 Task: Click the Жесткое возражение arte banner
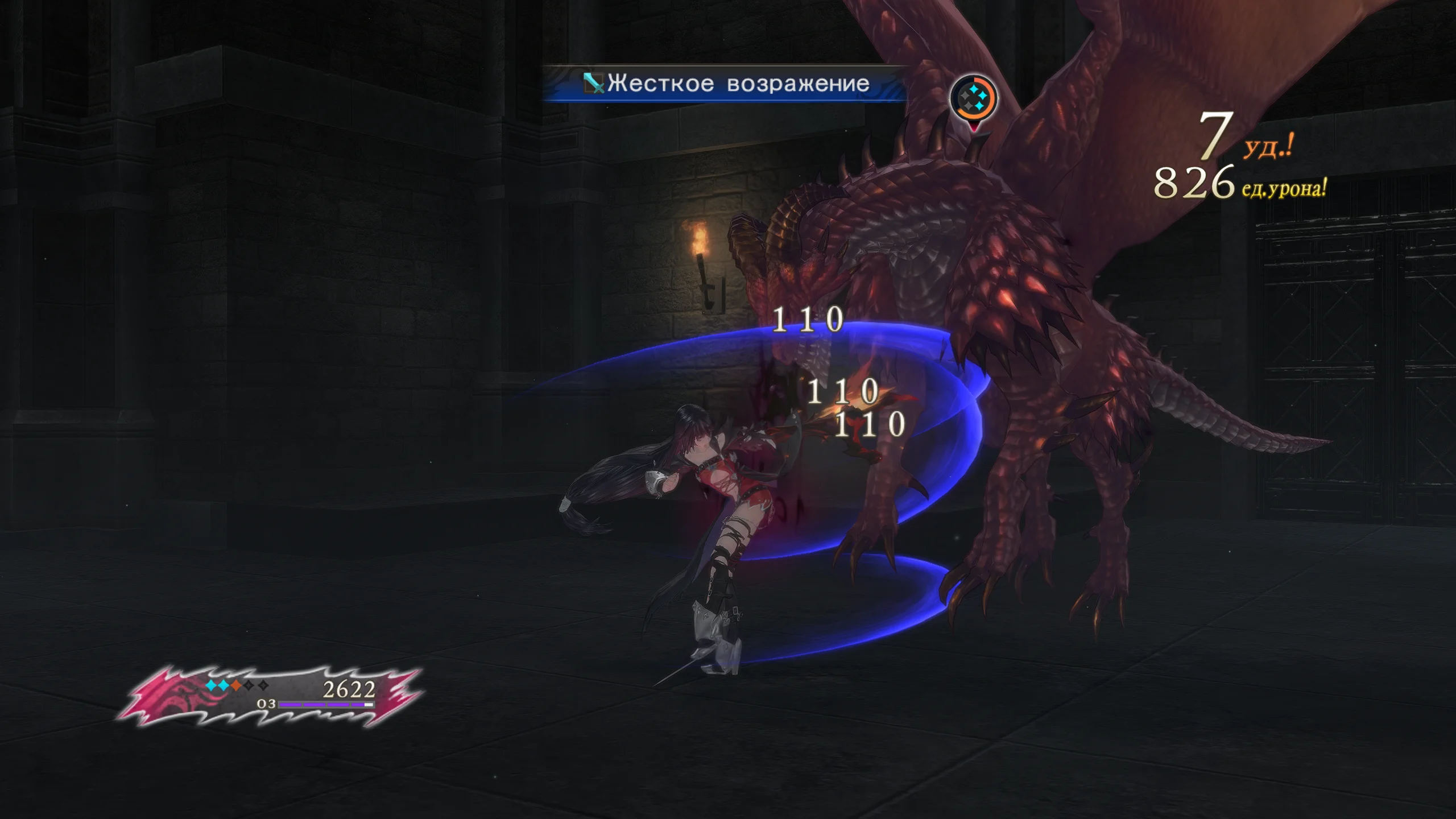point(726,84)
